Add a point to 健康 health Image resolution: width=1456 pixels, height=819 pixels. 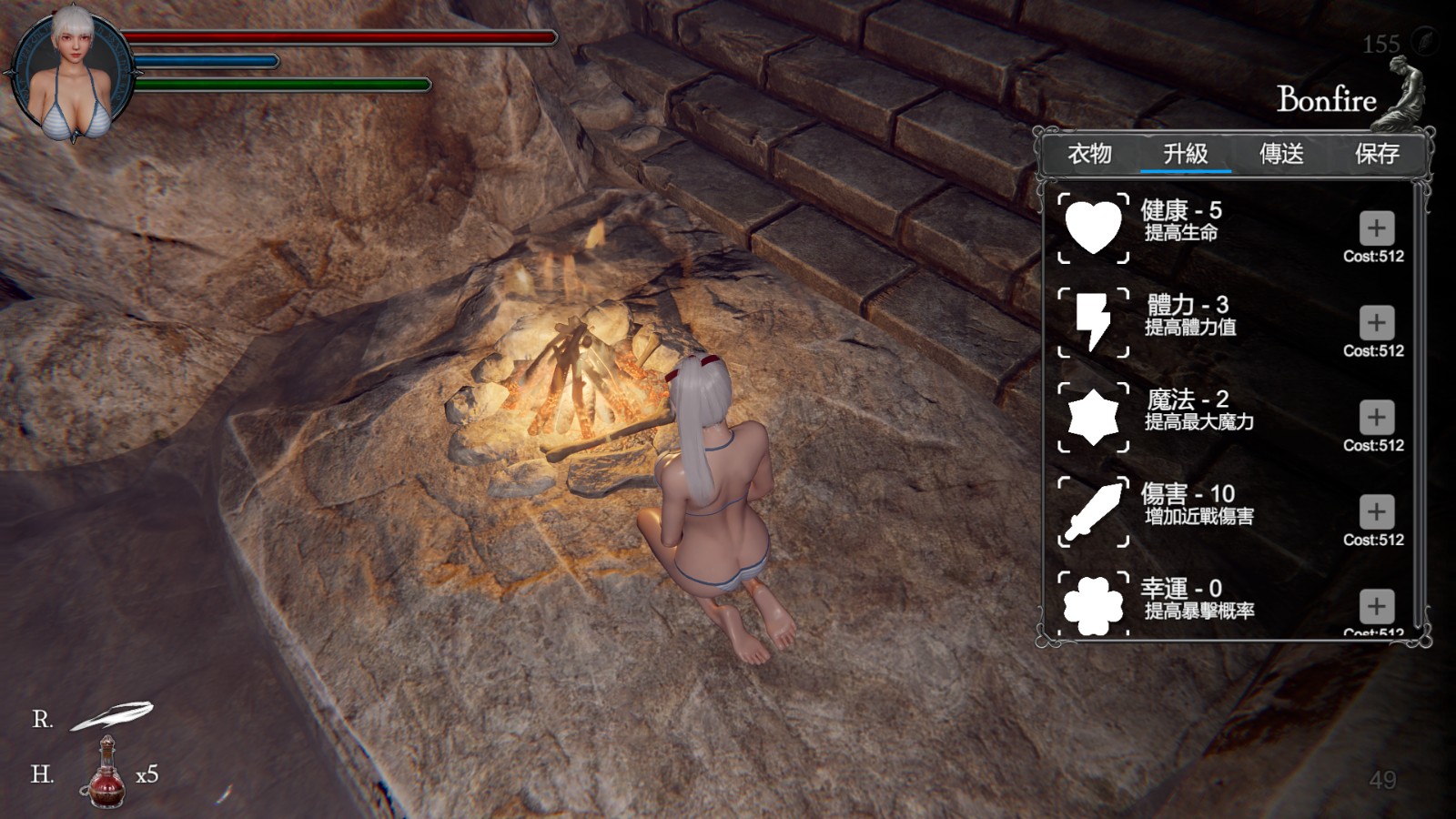click(1376, 227)
